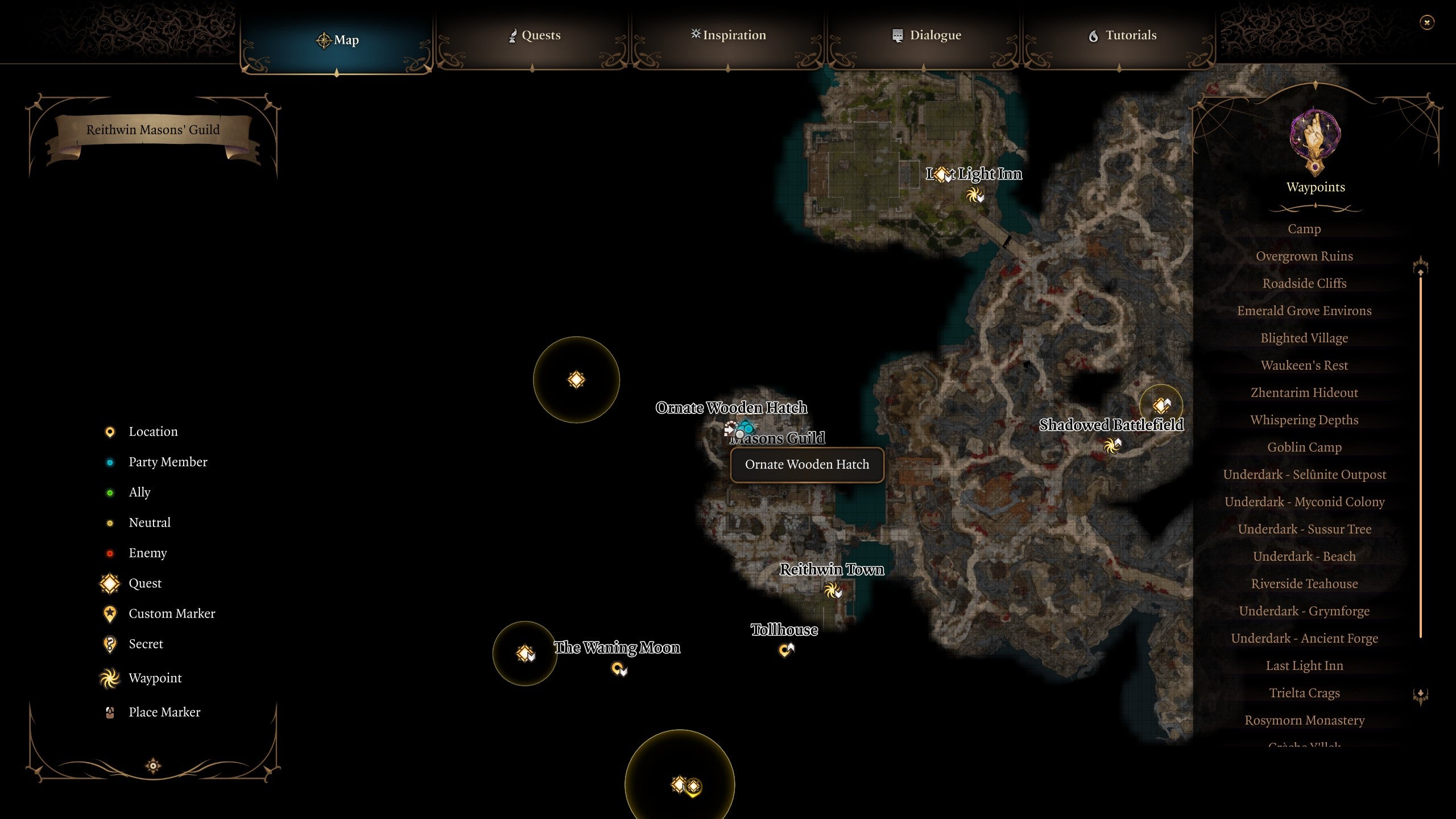Click the Secret legend icon

[110, 644]
